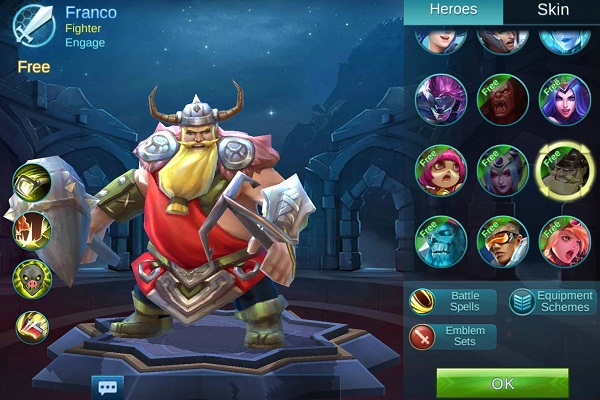
Task: Open the chat speech bubble button
Action: pyautogui.click(x=106, y=385)
